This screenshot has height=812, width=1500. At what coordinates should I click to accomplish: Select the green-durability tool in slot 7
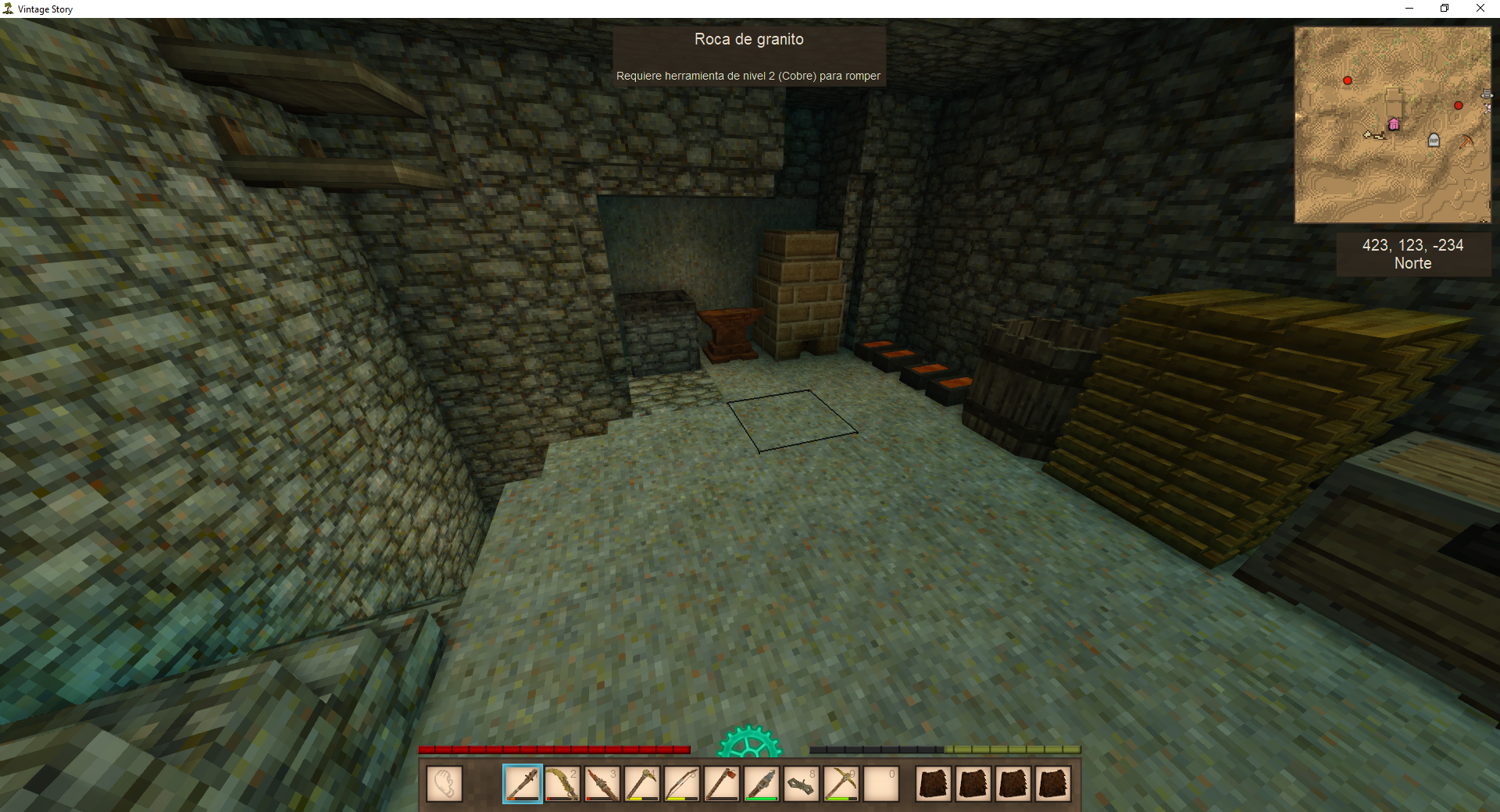tap(761, 783)
